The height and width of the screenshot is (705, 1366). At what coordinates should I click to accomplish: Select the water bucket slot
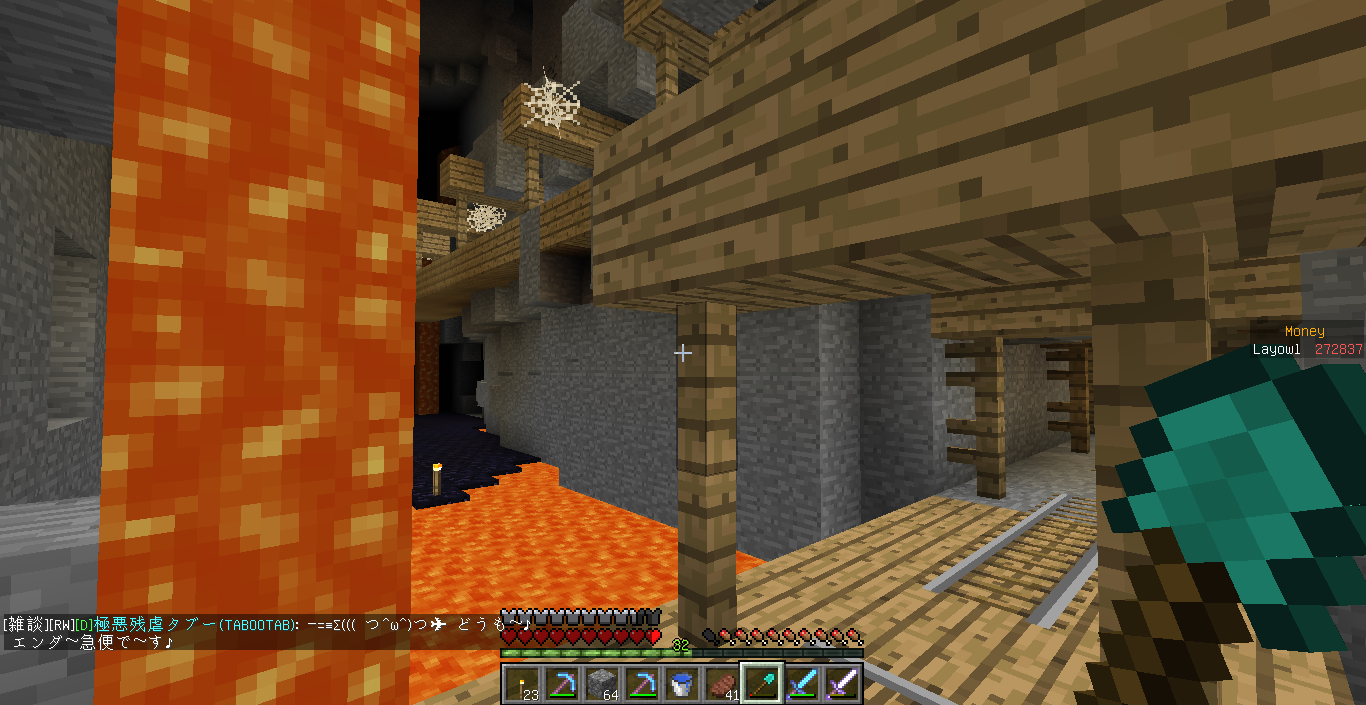(x=680, y=684)
